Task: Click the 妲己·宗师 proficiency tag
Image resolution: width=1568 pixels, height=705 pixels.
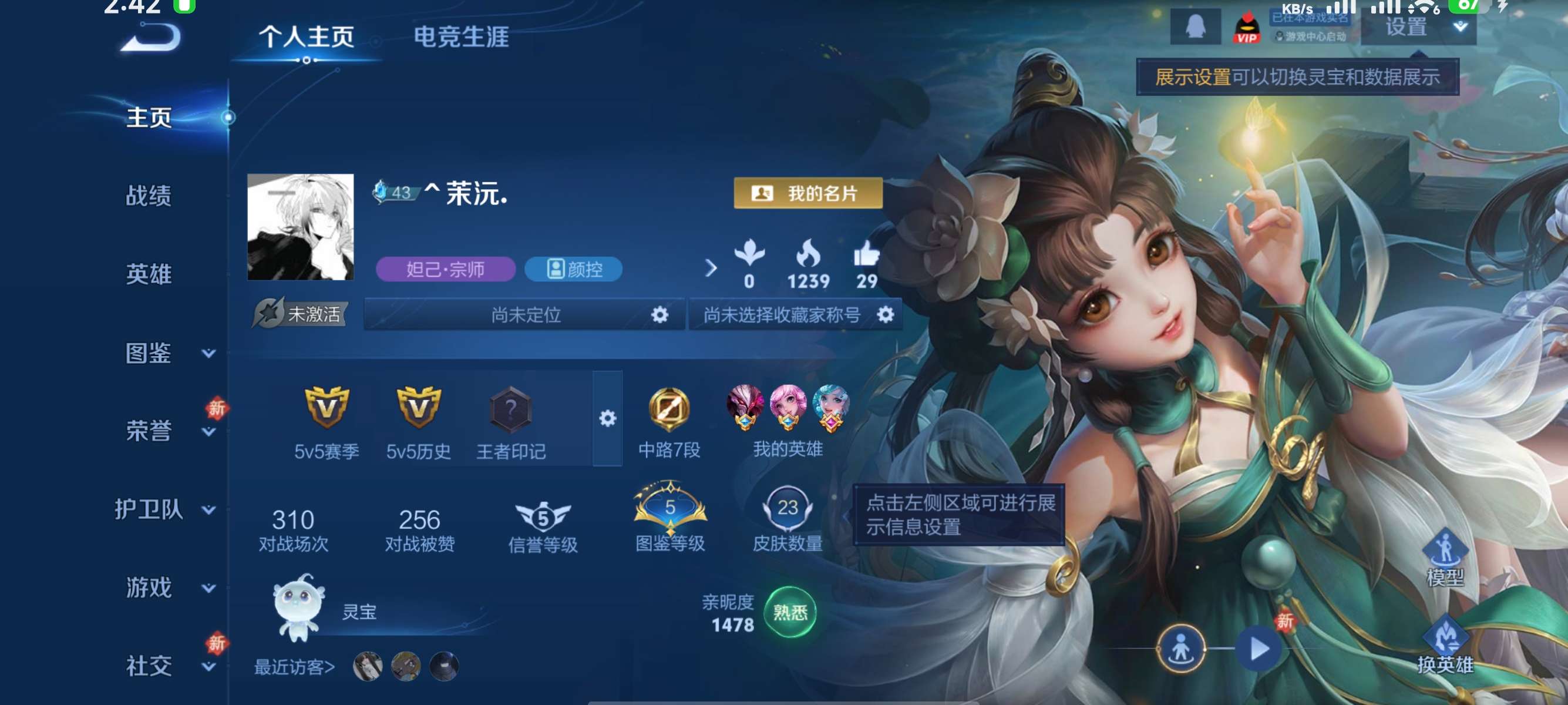Action: coord(445,270)
